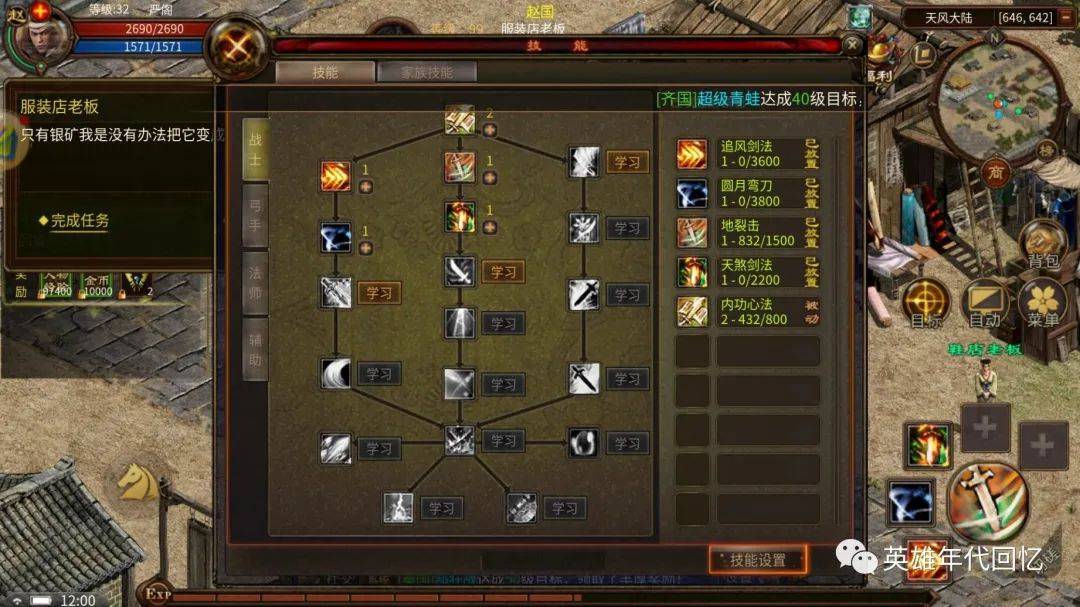This screenshot has width=1080, height=607.
Task: Open the circular minimap
Action: pyautogui.click(x=995, y=100)
